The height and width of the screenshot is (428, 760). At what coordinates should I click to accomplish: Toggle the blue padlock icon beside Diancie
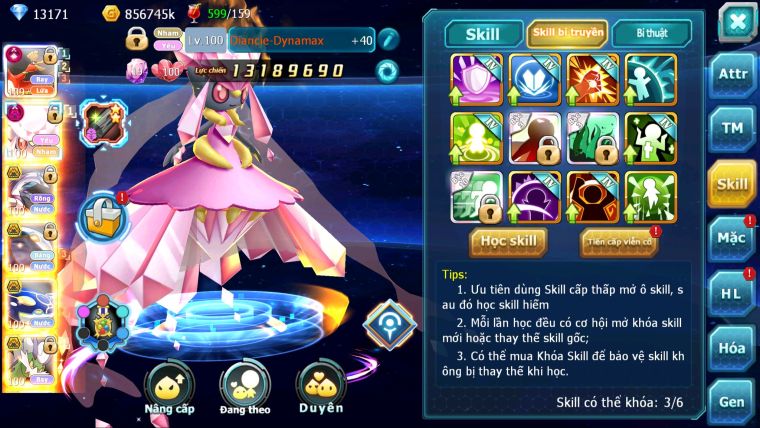point(100,213)
